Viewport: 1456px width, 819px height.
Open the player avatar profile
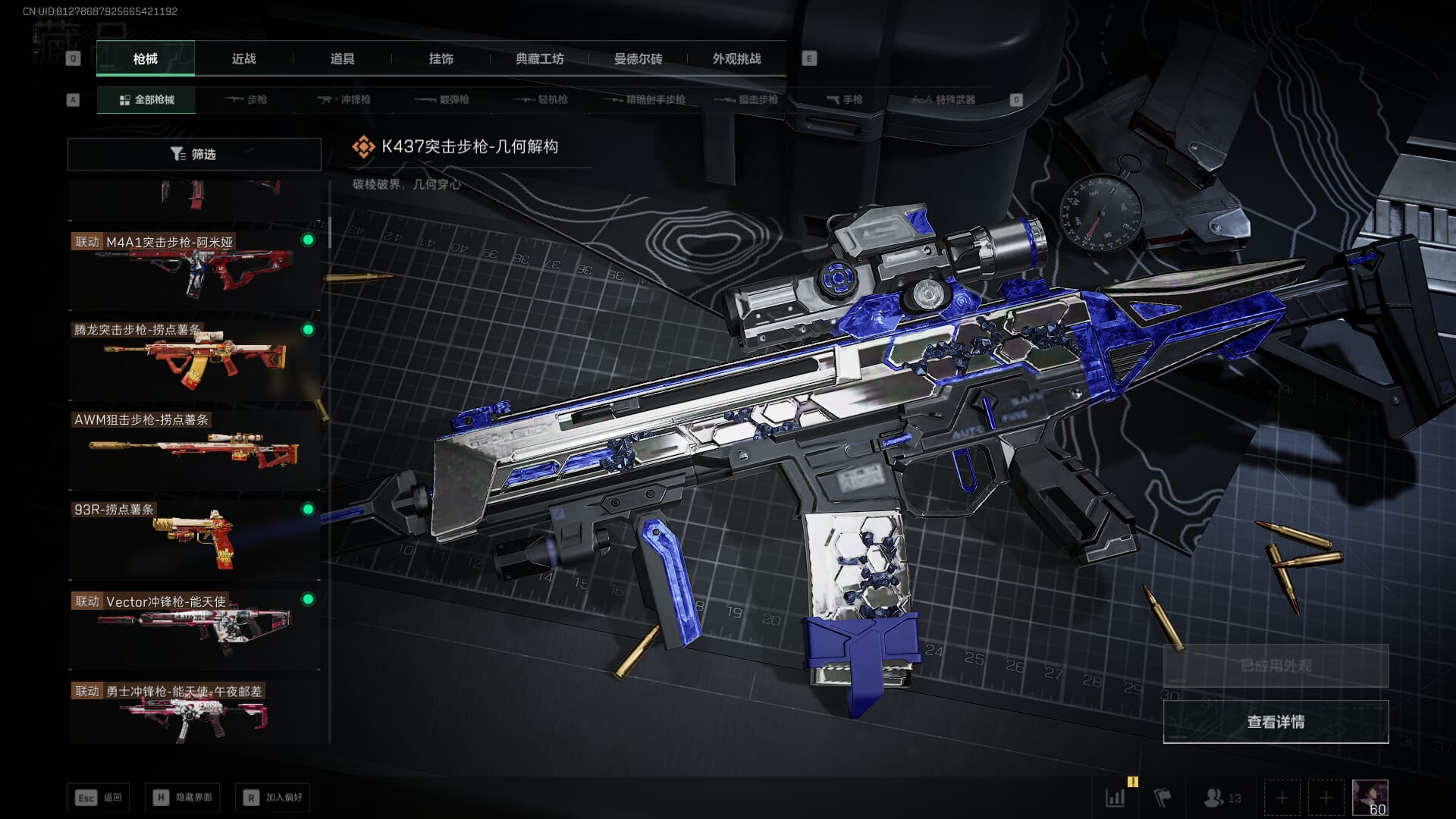(1370, 798)
